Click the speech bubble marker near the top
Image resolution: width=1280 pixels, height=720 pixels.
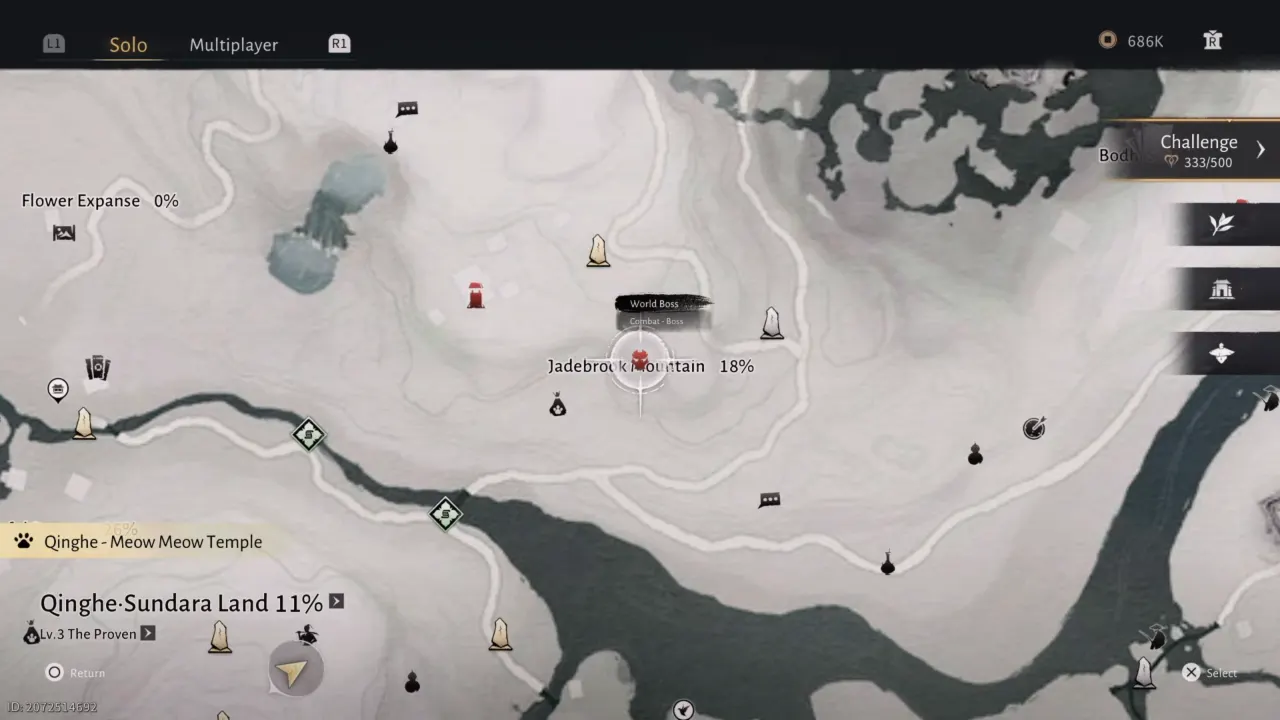(x=406, y=108)
